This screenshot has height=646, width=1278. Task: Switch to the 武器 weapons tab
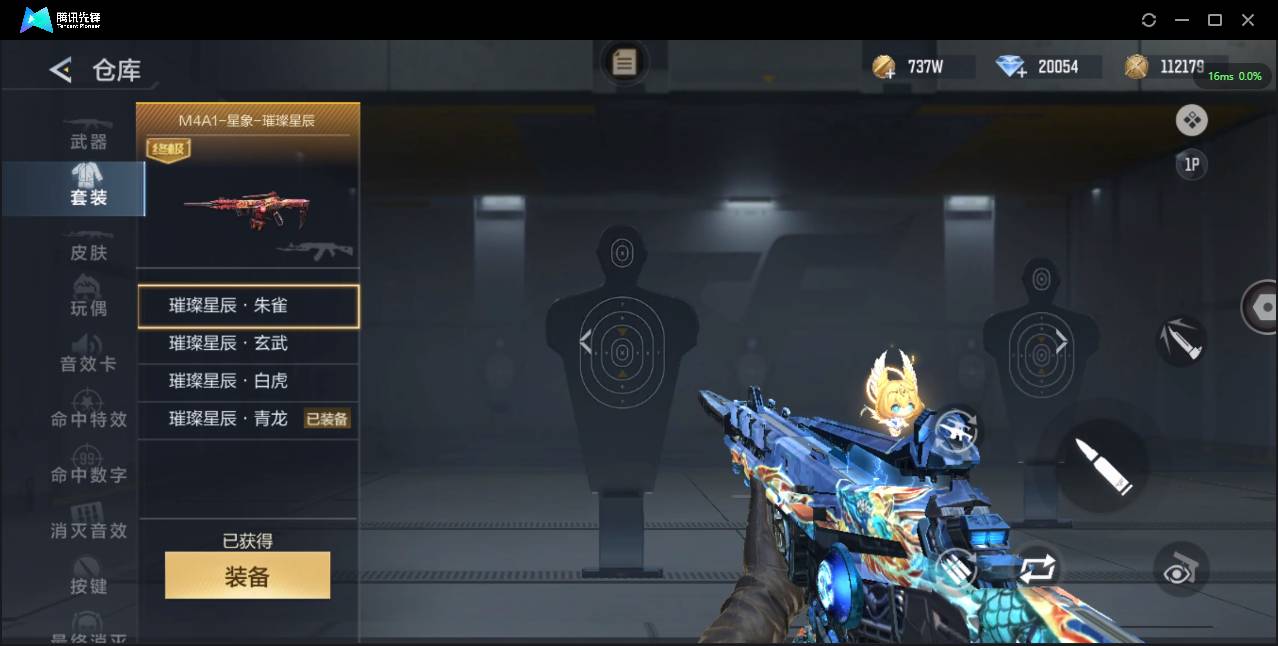pyautogui.click(x=88, y=141)
